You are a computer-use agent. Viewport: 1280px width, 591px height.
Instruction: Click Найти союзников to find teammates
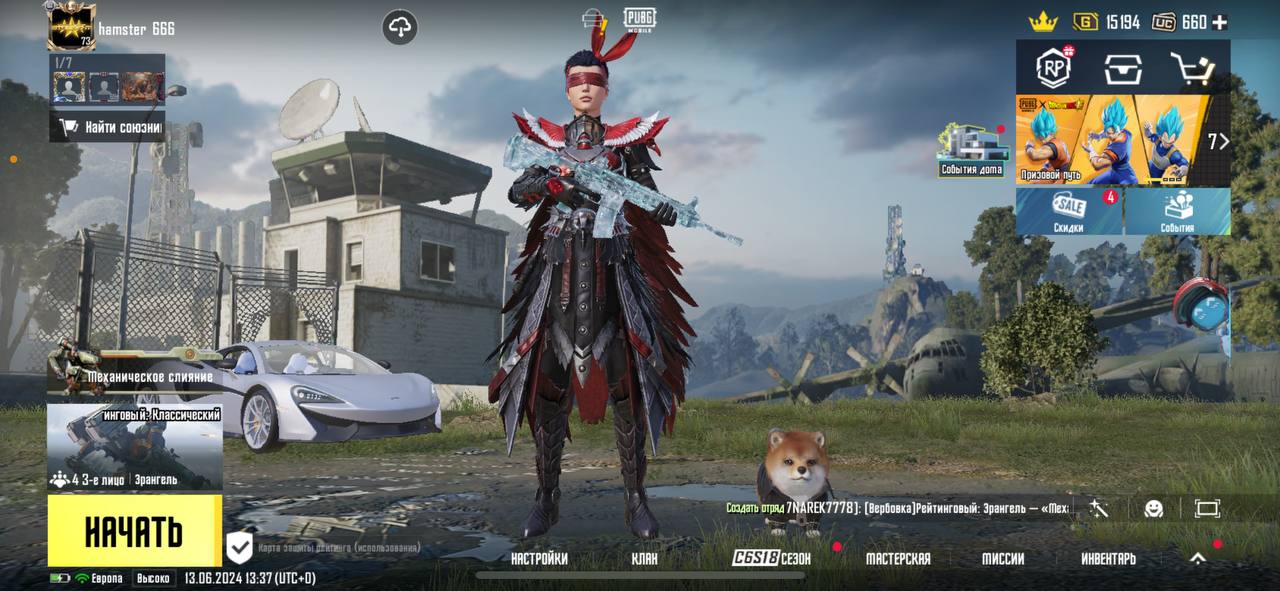pyautogui.click(x=108, y=127)
